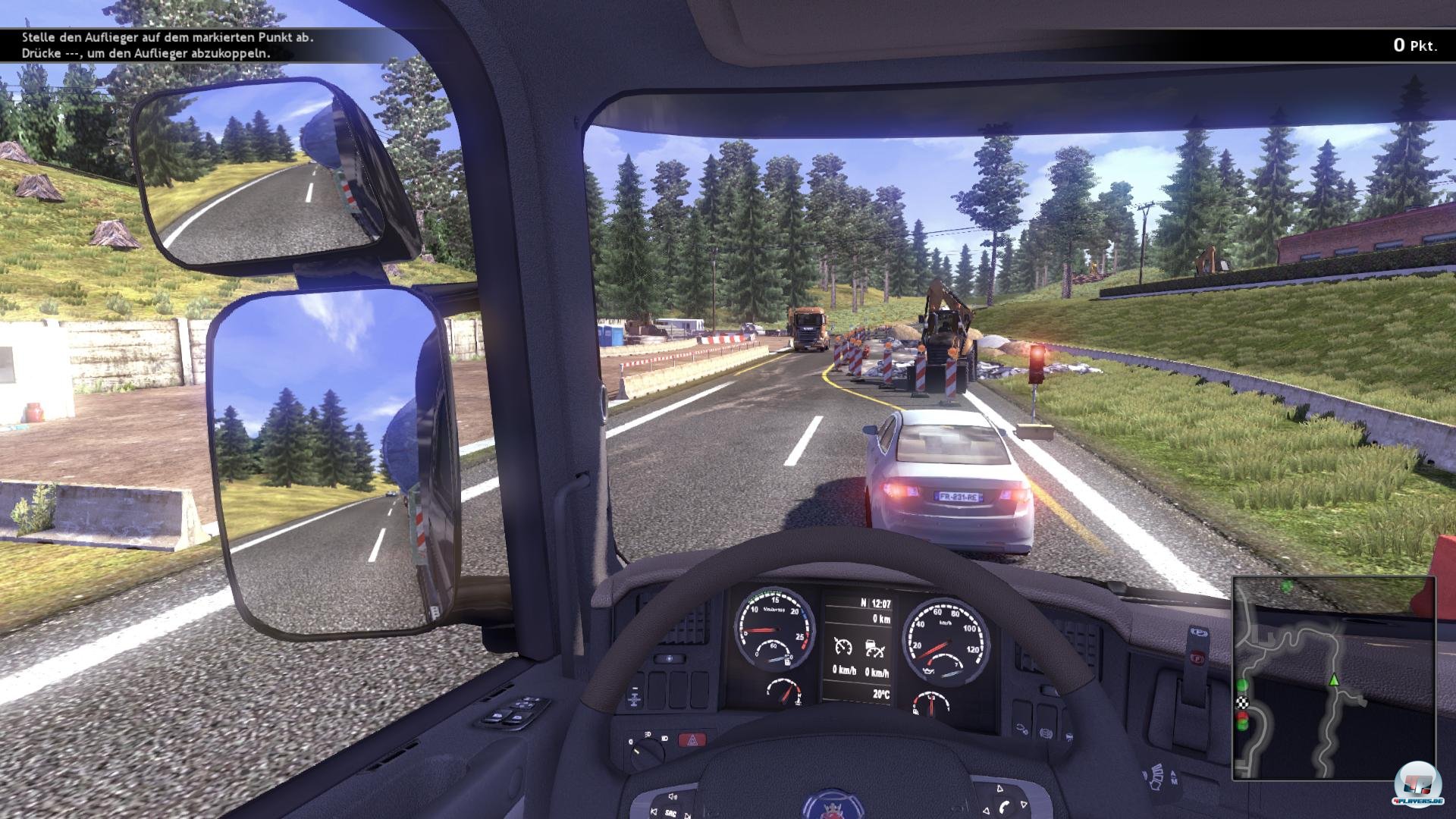Select the SRC button on the steering wheel
Screen dimensions: 1456x819
(x=670, y=814)
